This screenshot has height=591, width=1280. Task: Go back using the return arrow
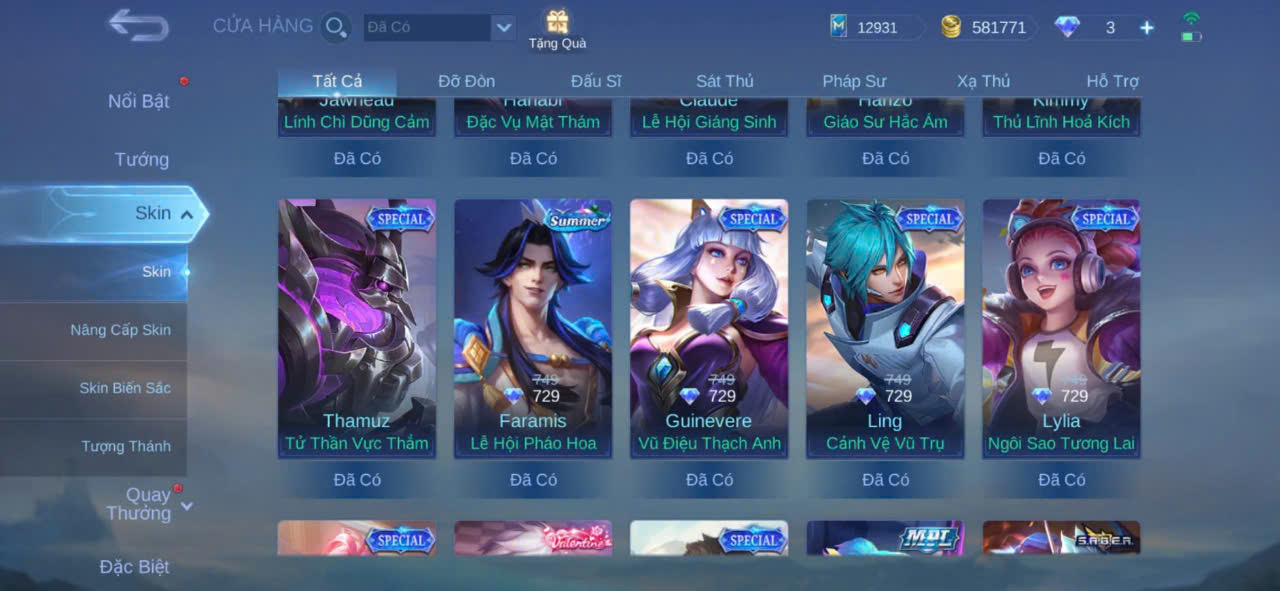coord(138,26)
